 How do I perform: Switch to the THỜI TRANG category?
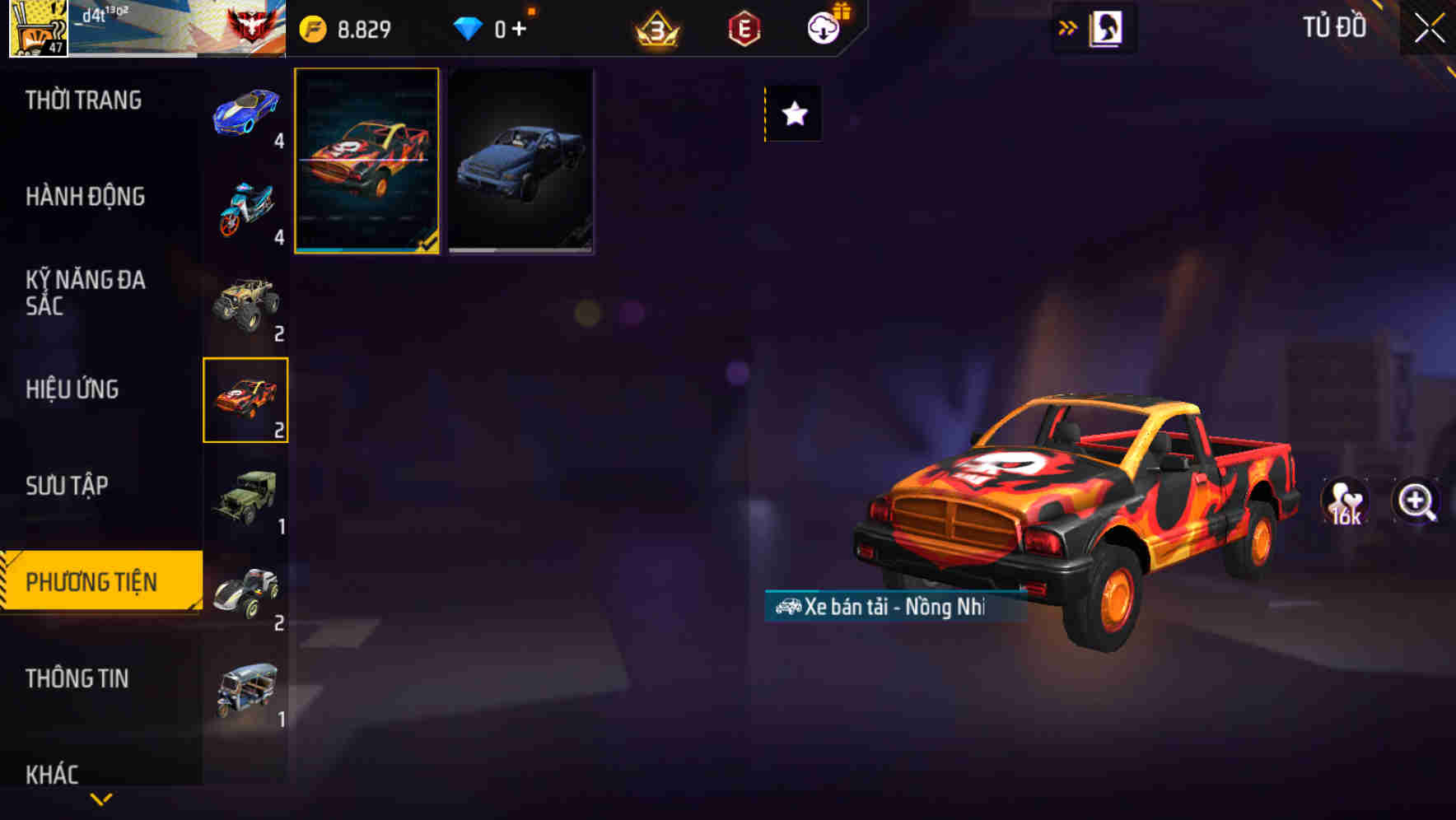[85, 100]
